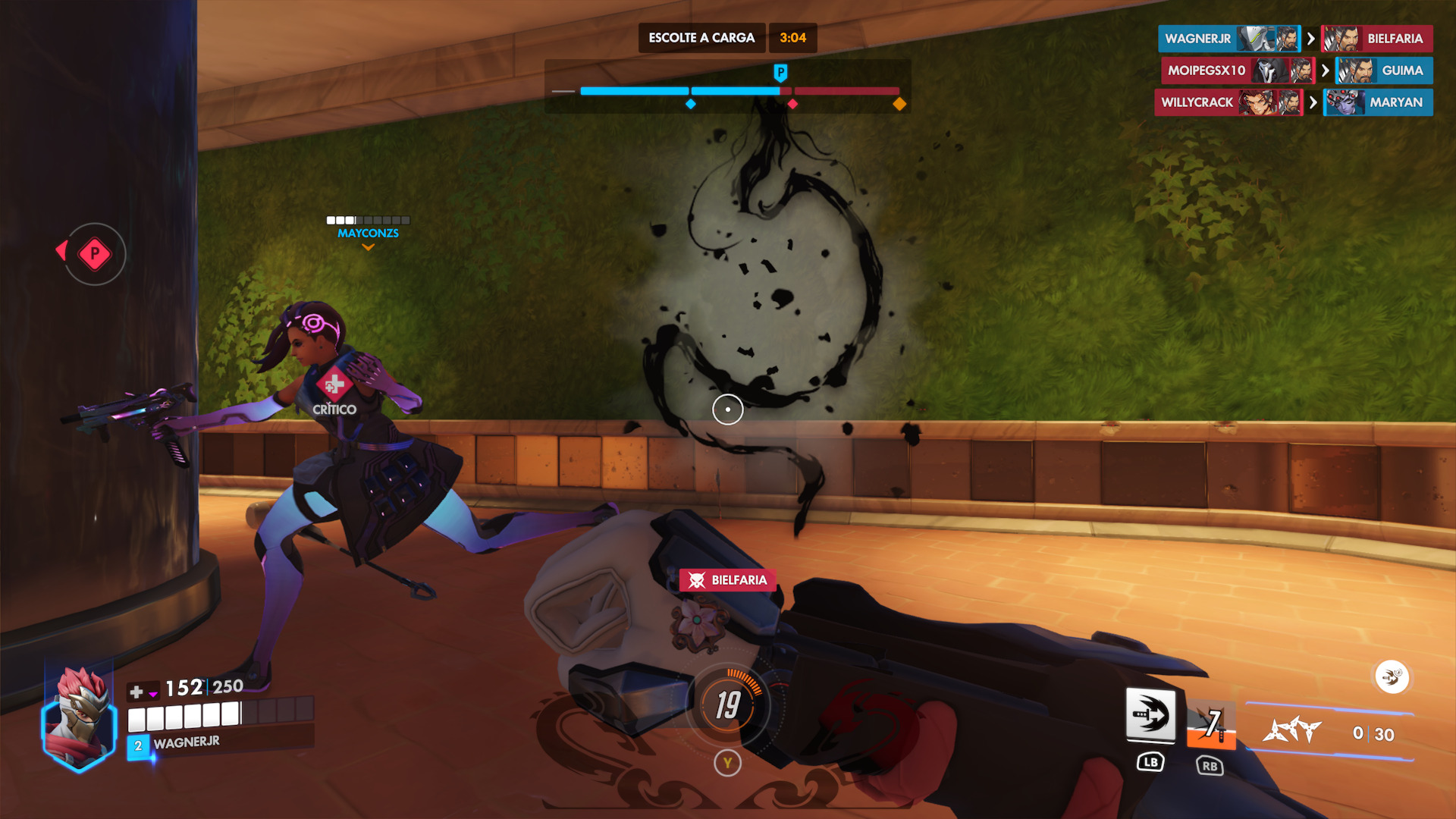
Task: Select the Genji hero portrait
Action: (x=79, y=718)
